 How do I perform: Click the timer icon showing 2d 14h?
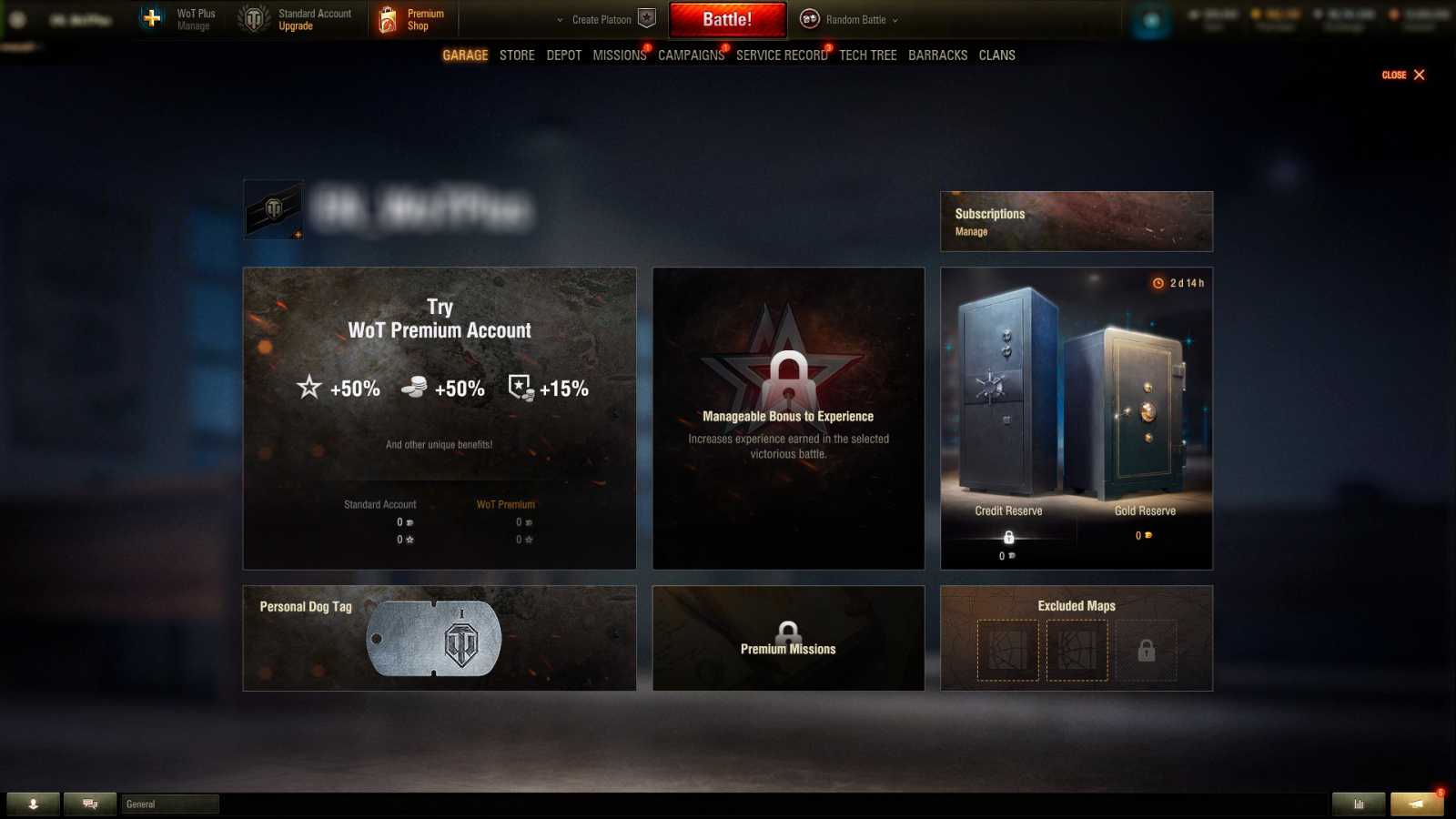tap(1156, 283)
